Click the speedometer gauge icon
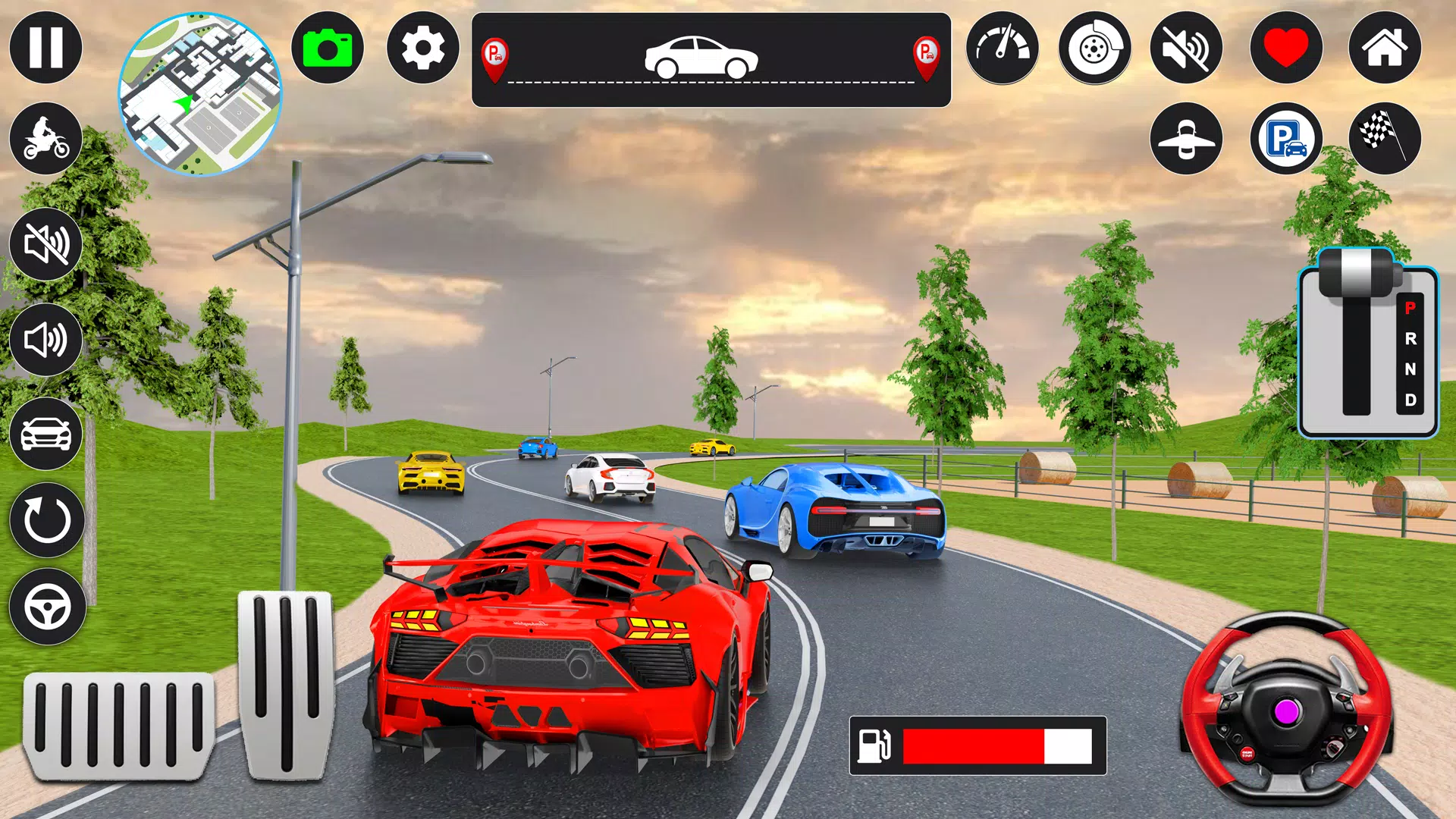1456x819 pixels. (x=1002, y=48)
